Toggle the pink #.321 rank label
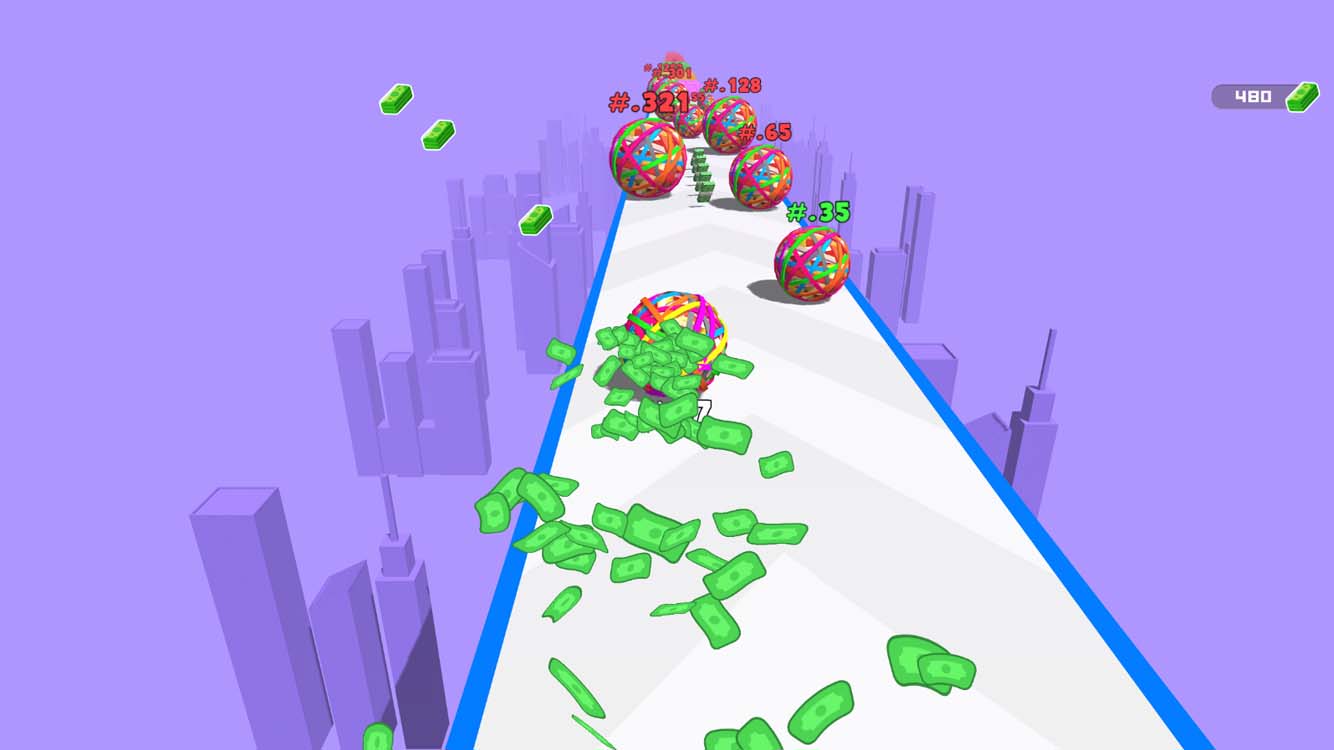1334x750 pixels. tap(648, 101)
